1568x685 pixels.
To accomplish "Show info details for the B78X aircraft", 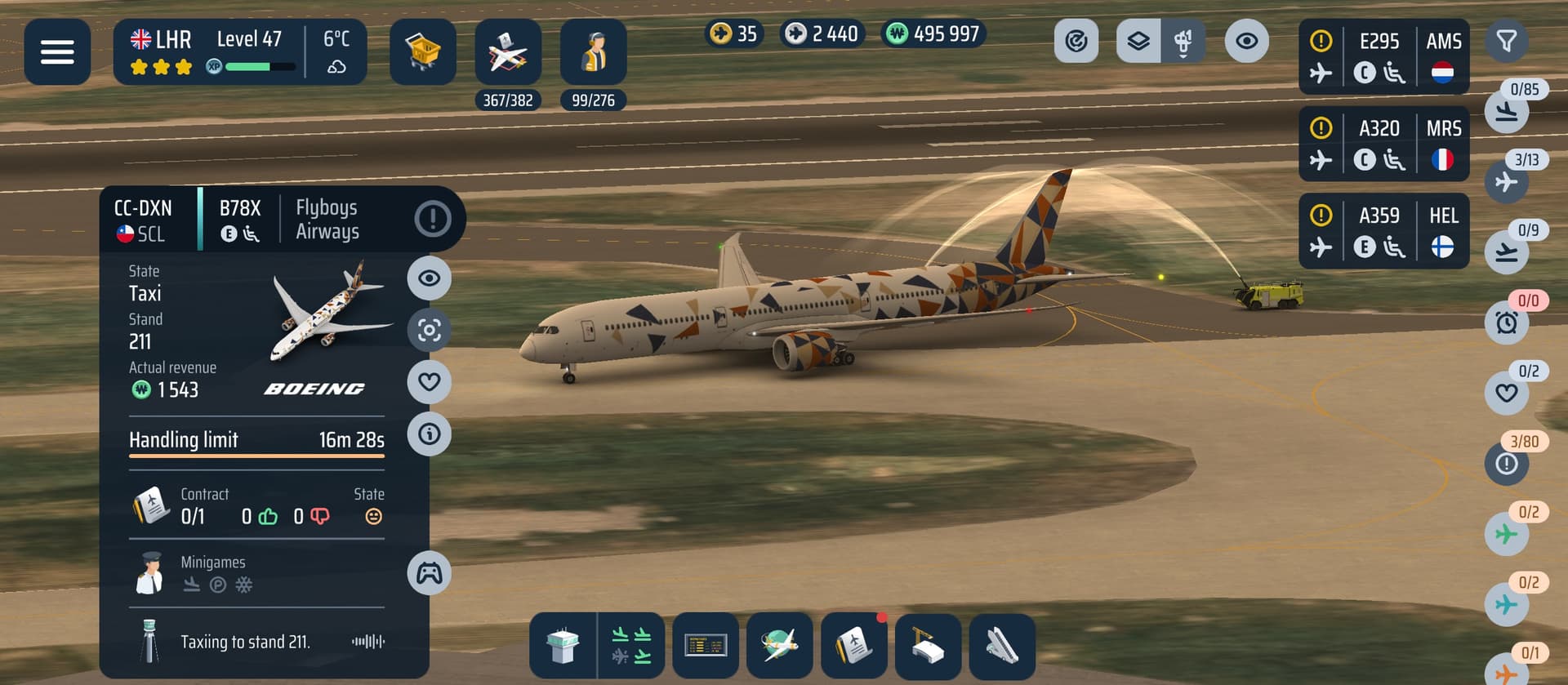I will click(430, 434).
